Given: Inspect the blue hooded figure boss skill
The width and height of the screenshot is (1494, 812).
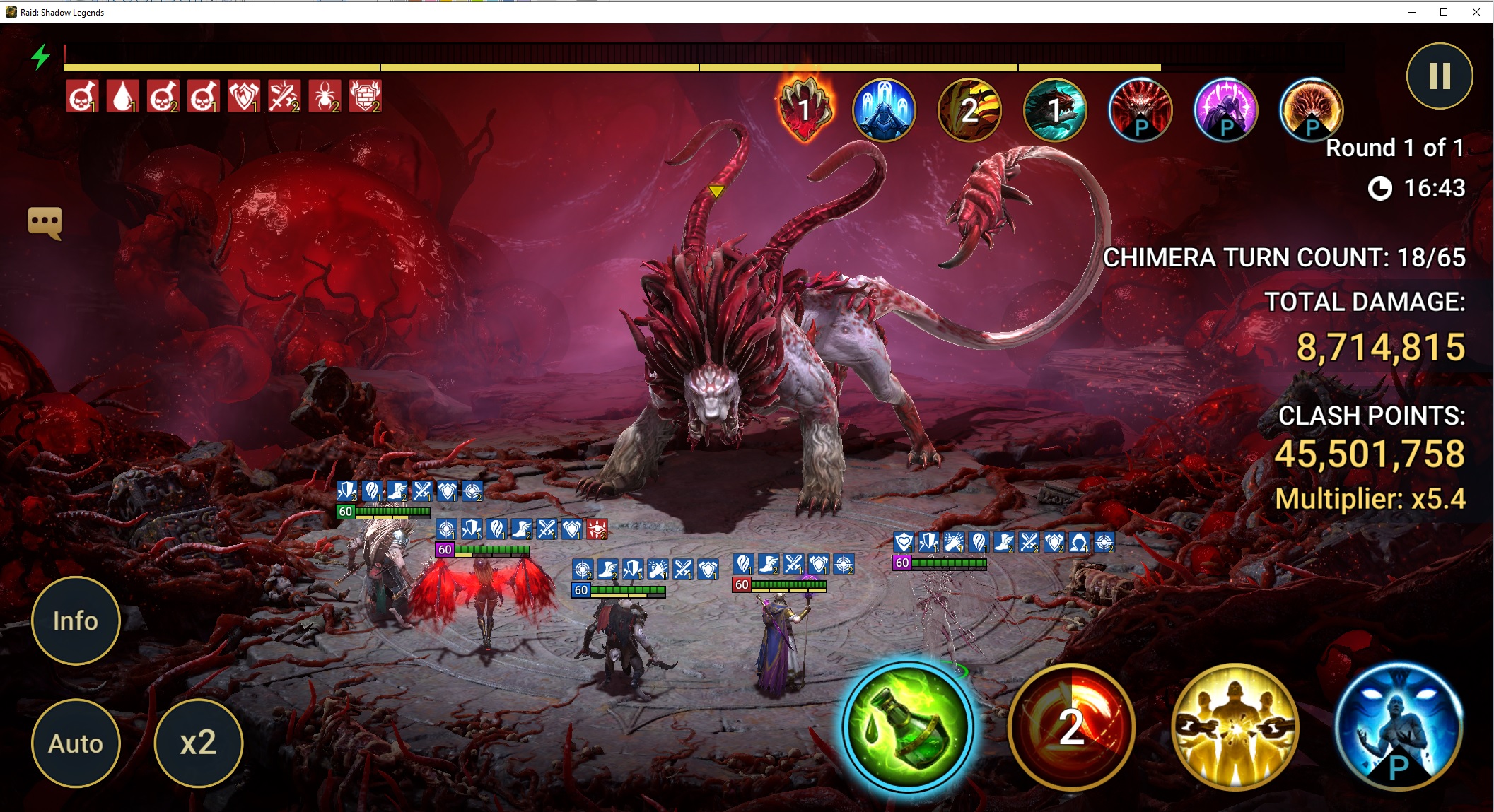Looking at the screenshot, I should pos(884,110).
